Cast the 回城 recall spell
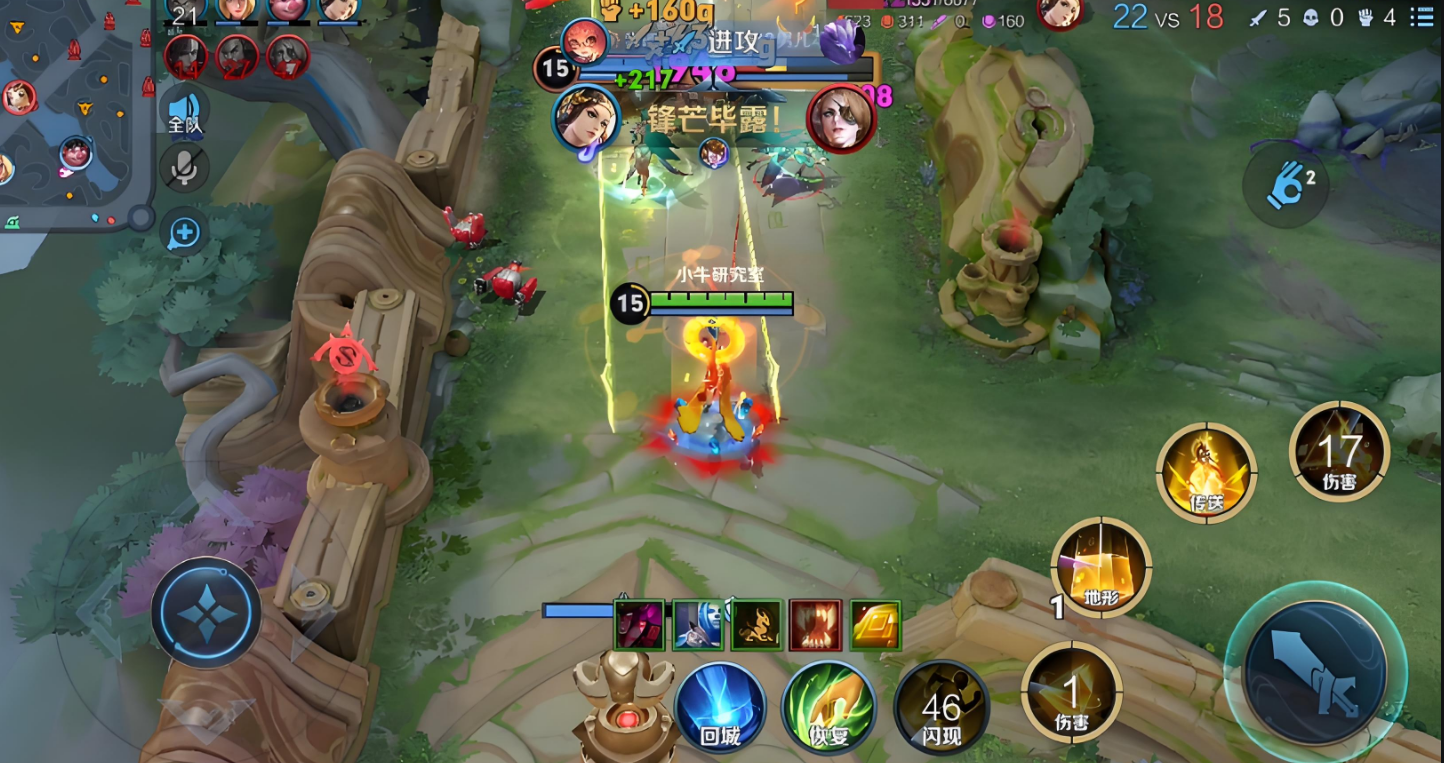Screen dimensions: 1444x763 [720, 706]
